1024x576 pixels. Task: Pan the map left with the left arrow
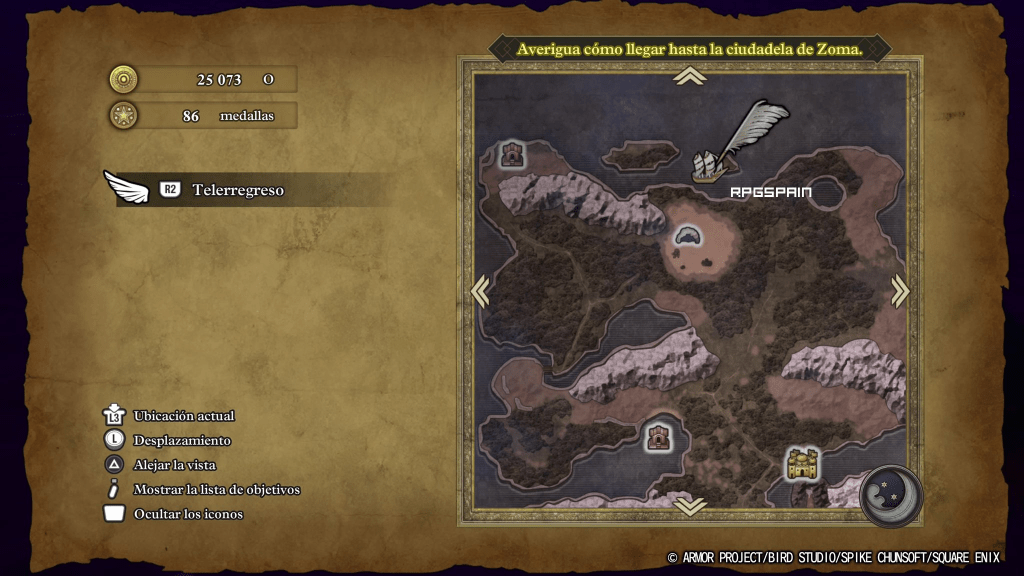pos(481,290)
